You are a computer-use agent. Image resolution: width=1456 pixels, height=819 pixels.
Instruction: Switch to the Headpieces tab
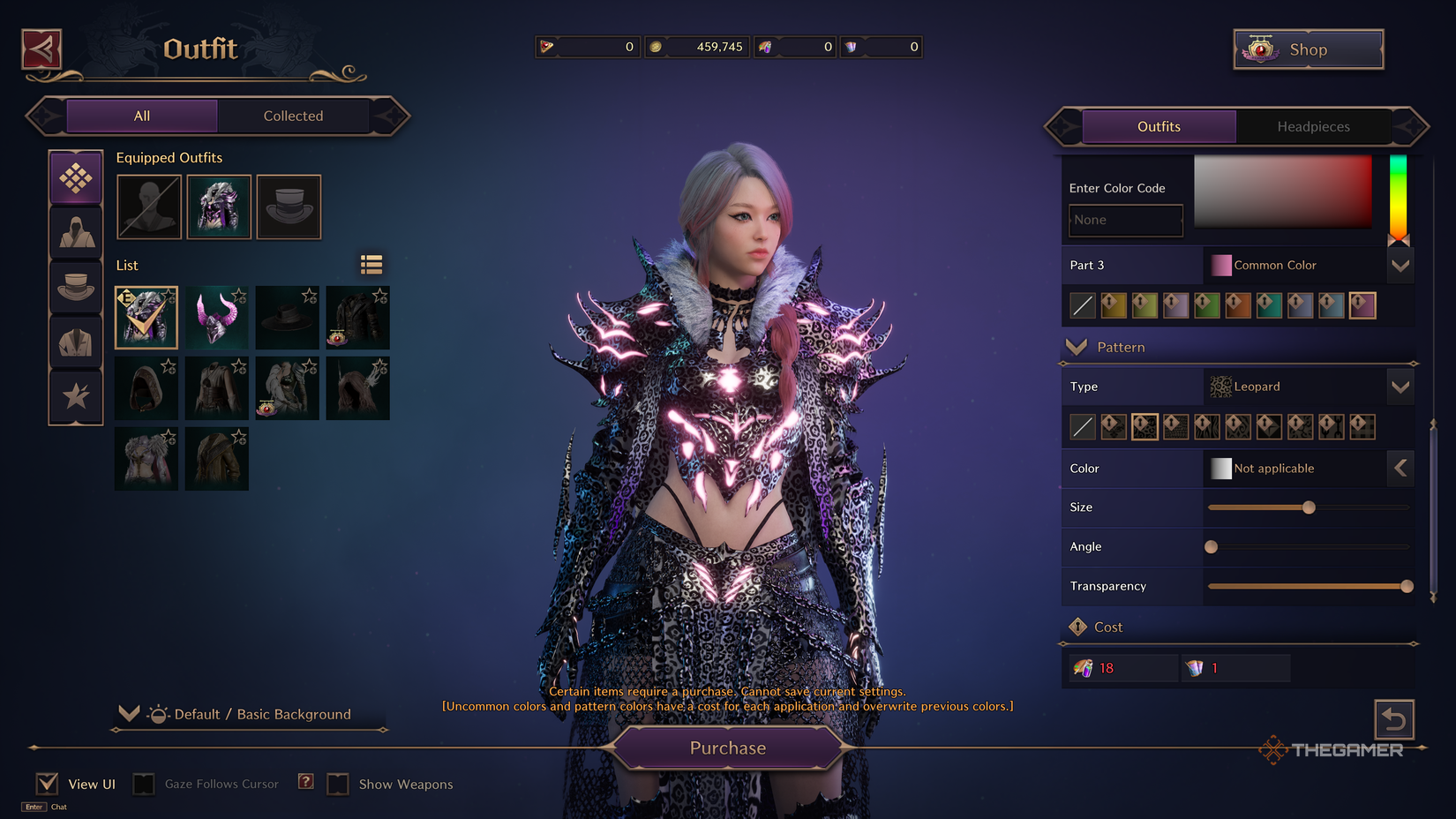[x=1313, y=126]
